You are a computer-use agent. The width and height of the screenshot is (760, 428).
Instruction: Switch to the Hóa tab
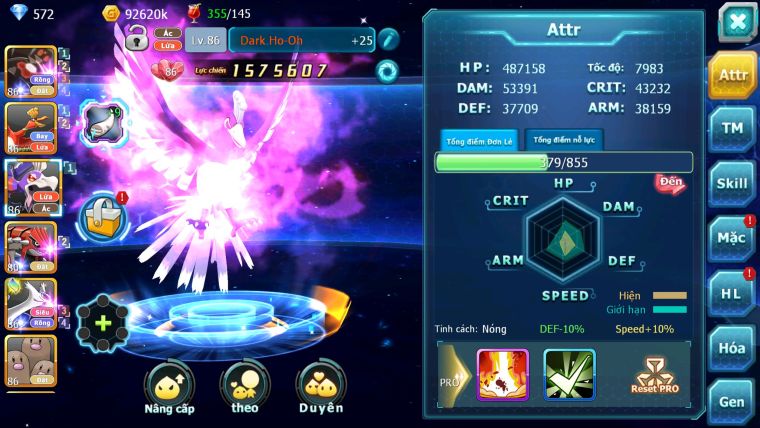(x=732, y=348)
